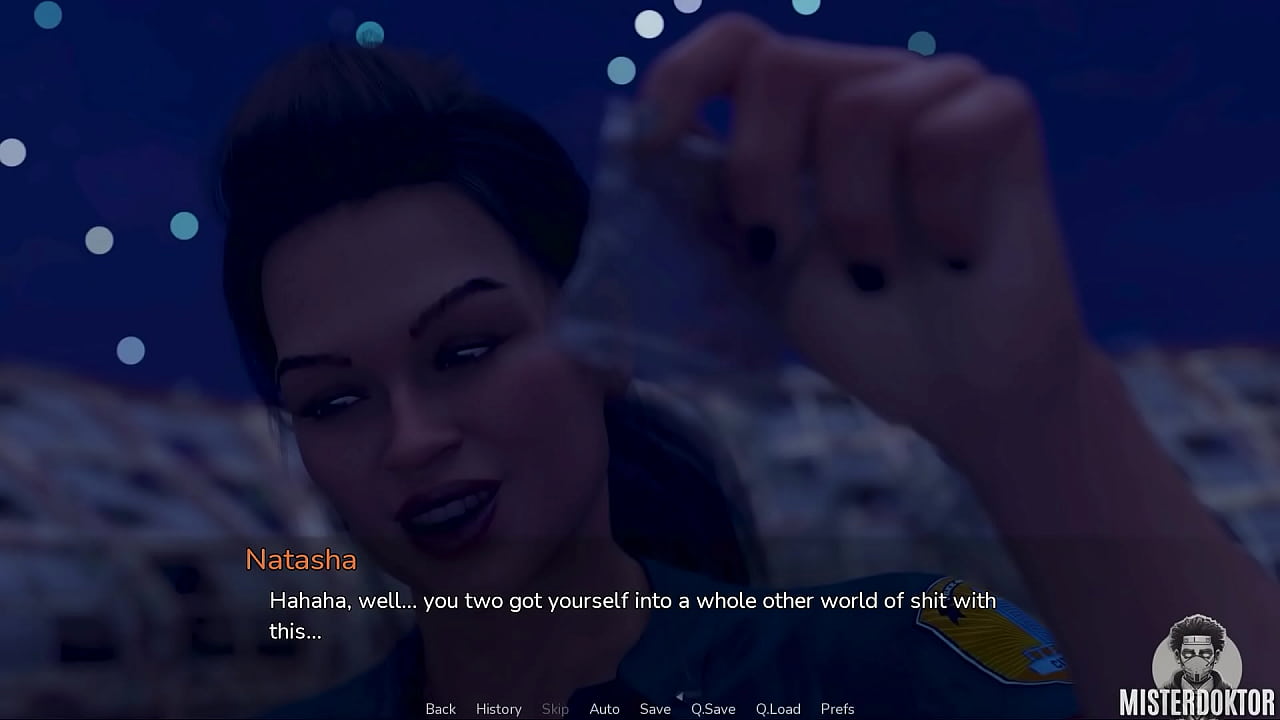Load the quick save with Q.Load
The height and width of the screenshot is (720, 1280).
click(778, 709)
